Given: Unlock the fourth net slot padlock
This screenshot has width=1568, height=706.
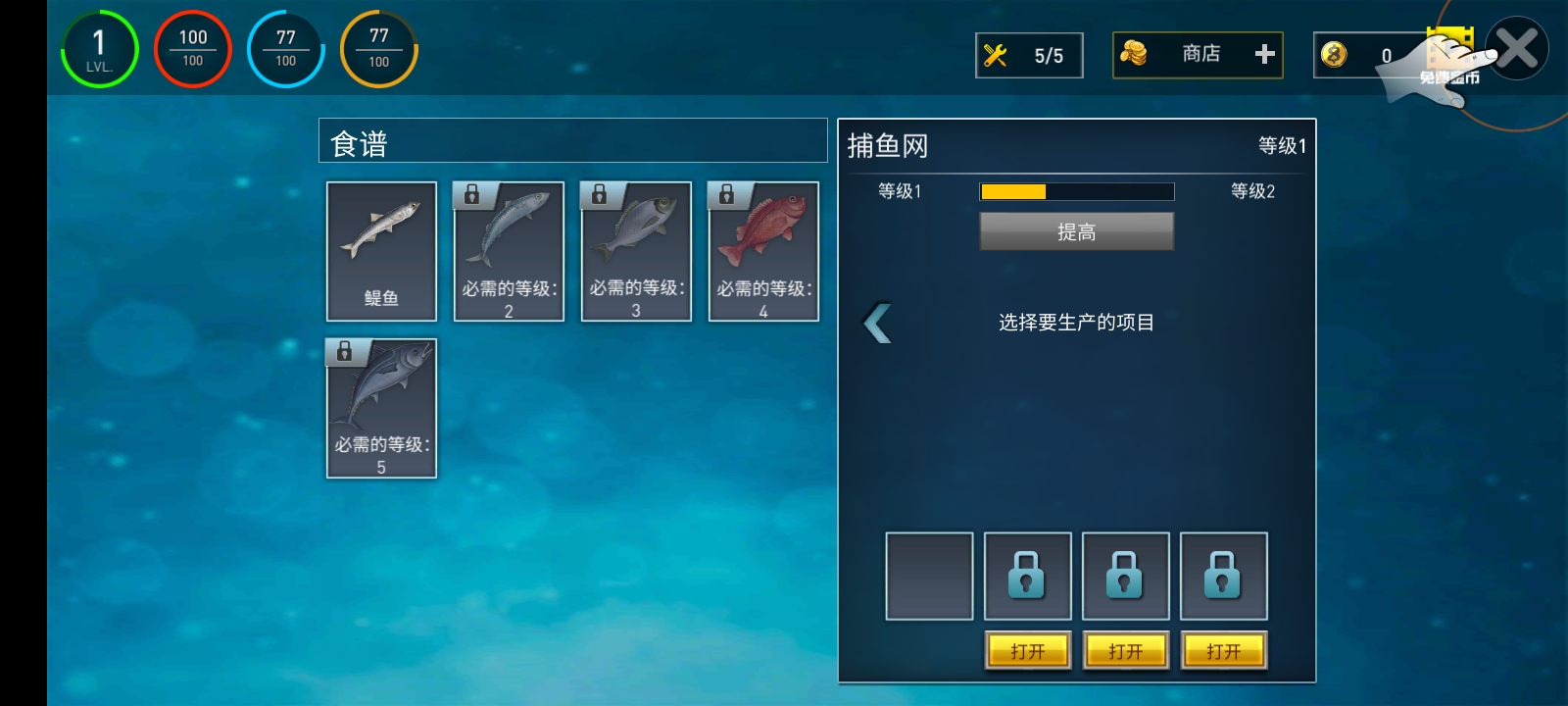Looking at the screenshot, I should (x=1223, y=575).
